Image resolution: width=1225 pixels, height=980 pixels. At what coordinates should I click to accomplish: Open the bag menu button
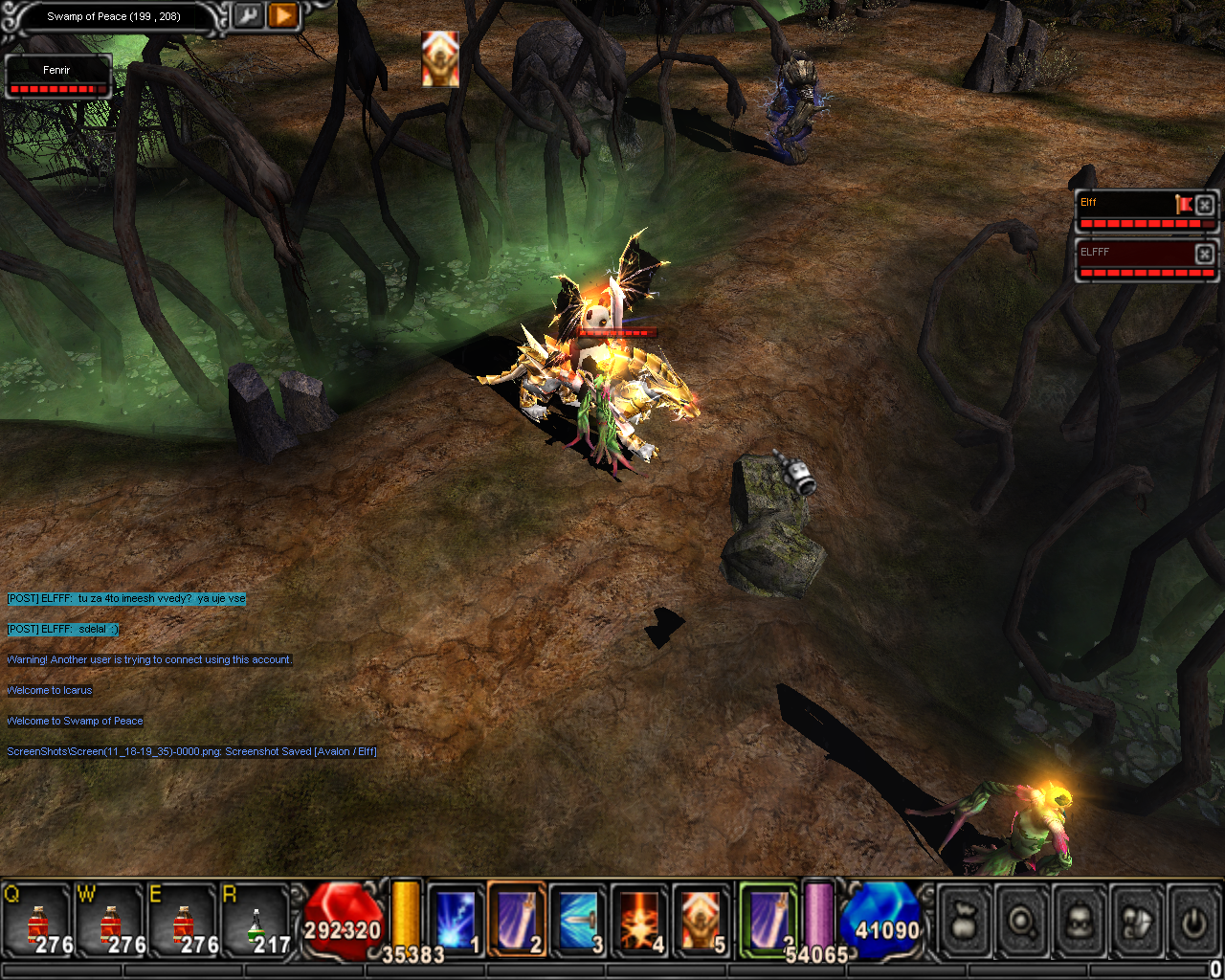pos(965,923)
